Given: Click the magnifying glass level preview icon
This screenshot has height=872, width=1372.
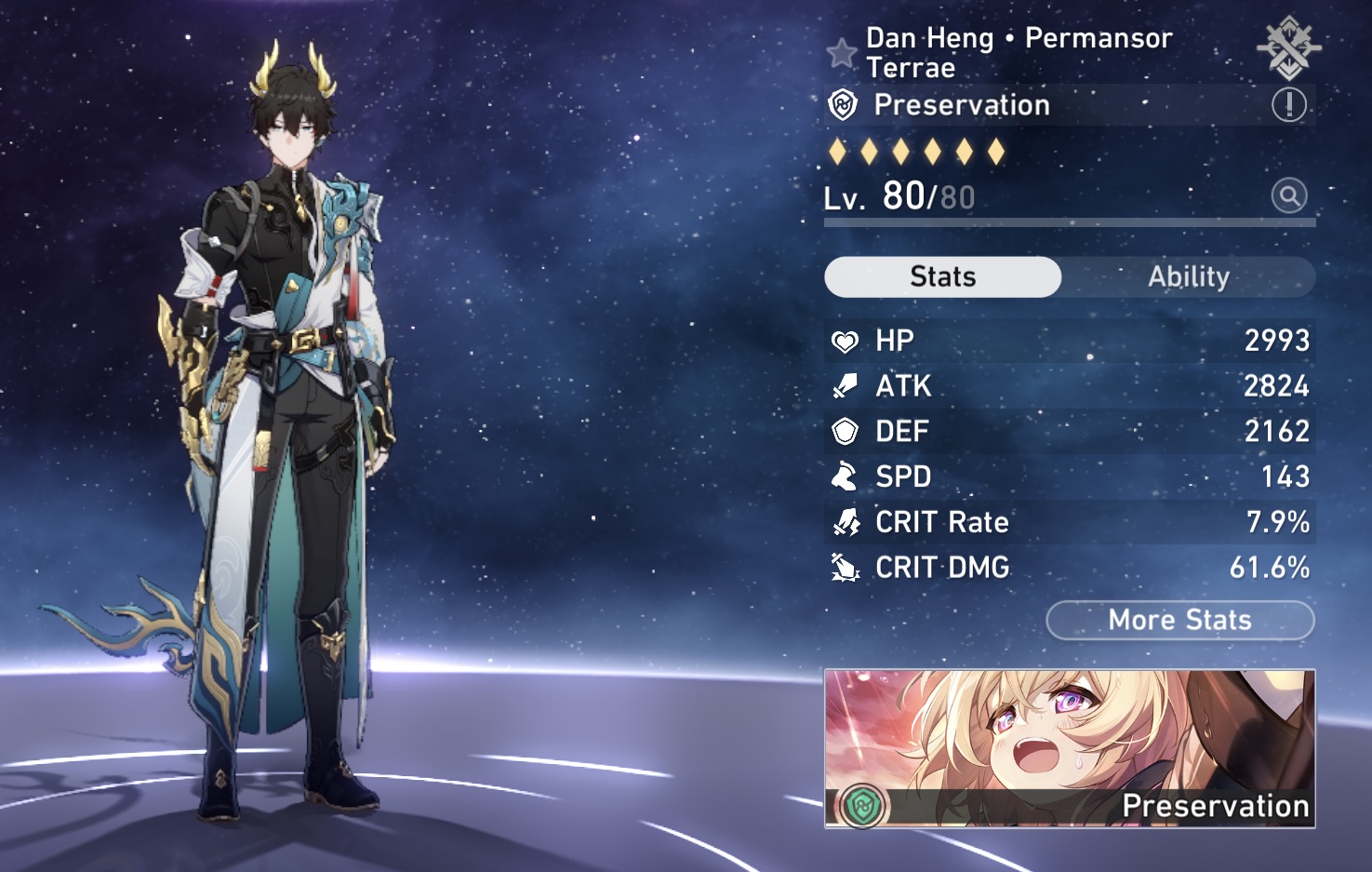Looking at the screenshot, I should click(1288, 196).
